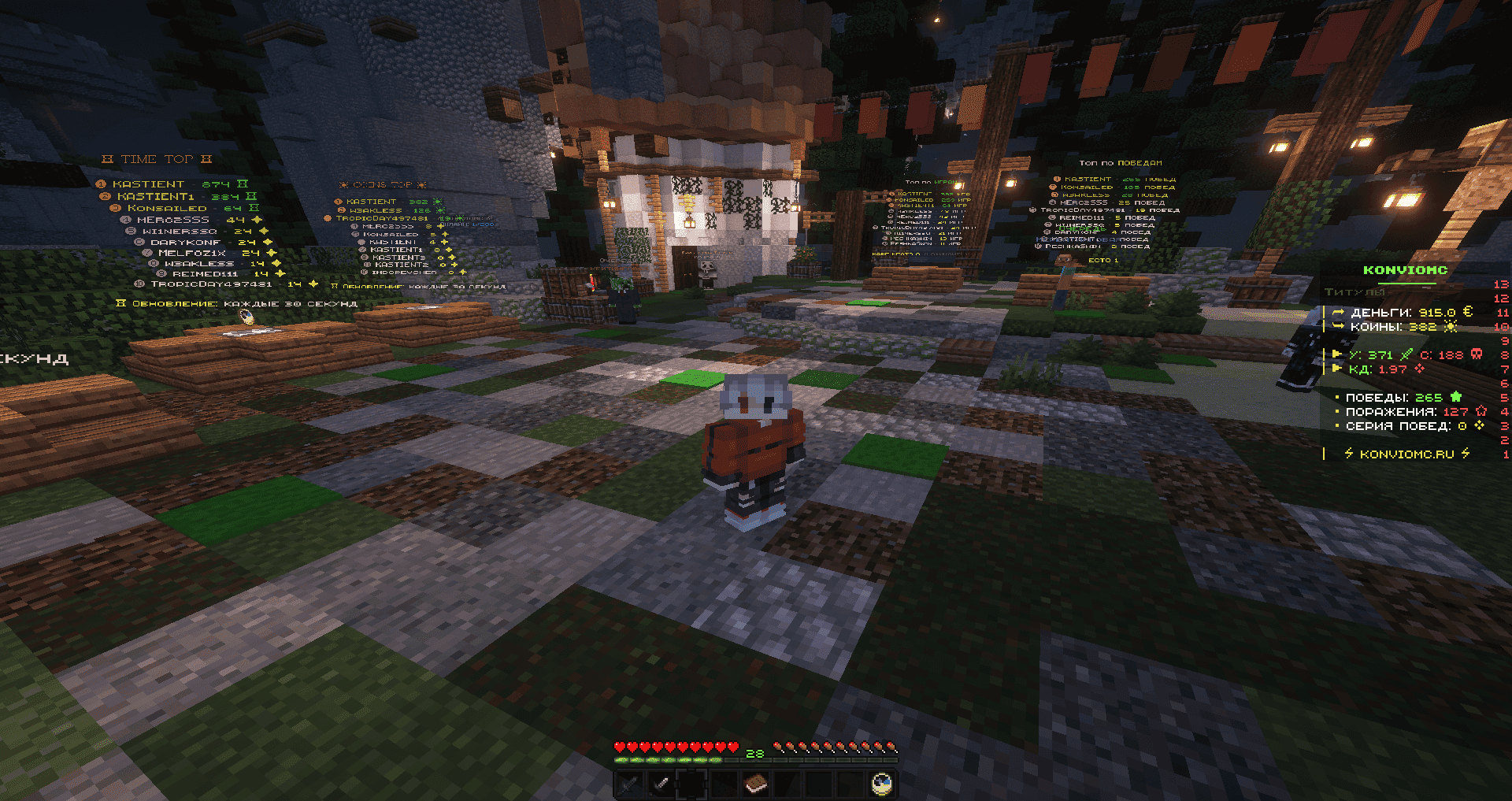Select the light gray sword slot
This screenshot has width=1512, height=801.
pos(661,784)
